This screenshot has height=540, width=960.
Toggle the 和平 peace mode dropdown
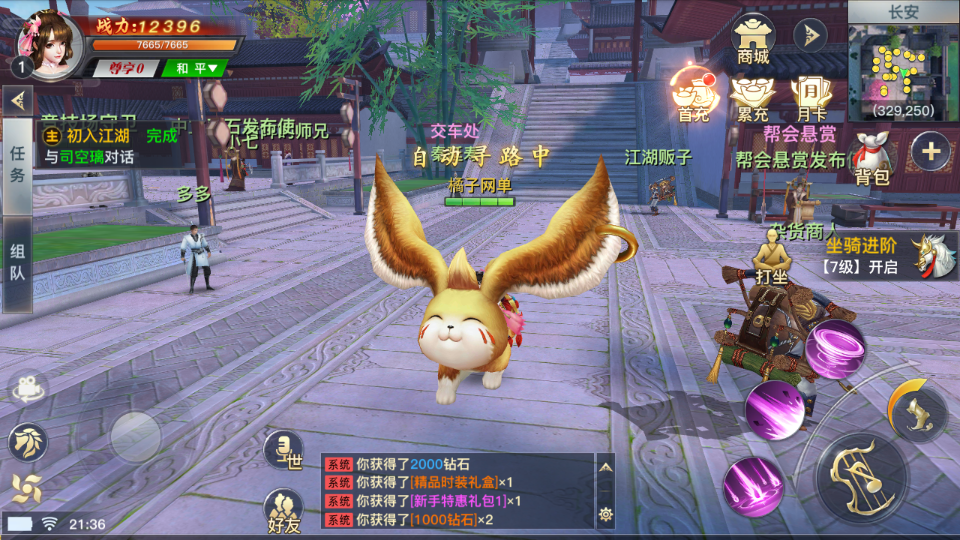point(196,68)
